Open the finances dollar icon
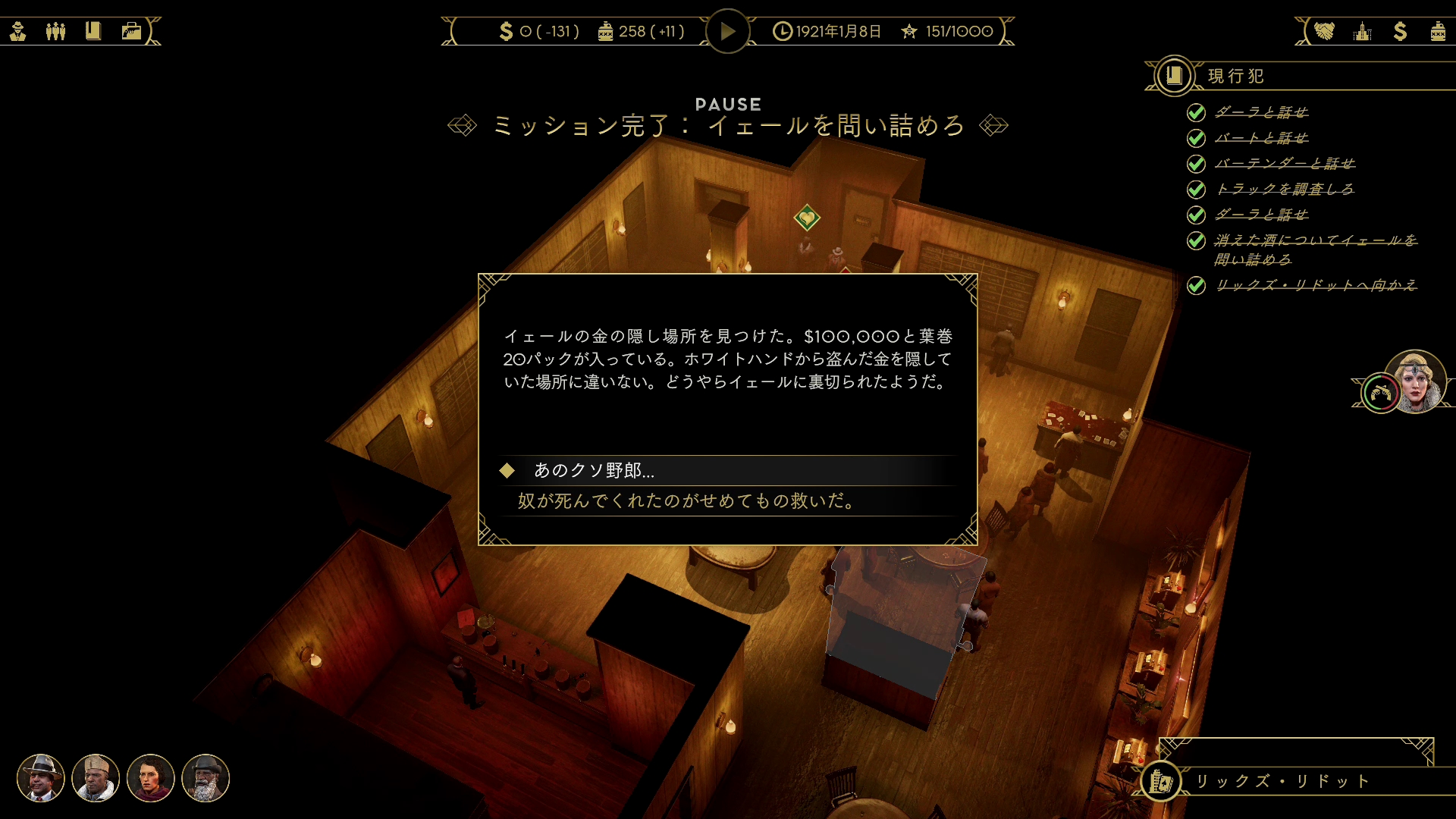 click(1399, 30)
